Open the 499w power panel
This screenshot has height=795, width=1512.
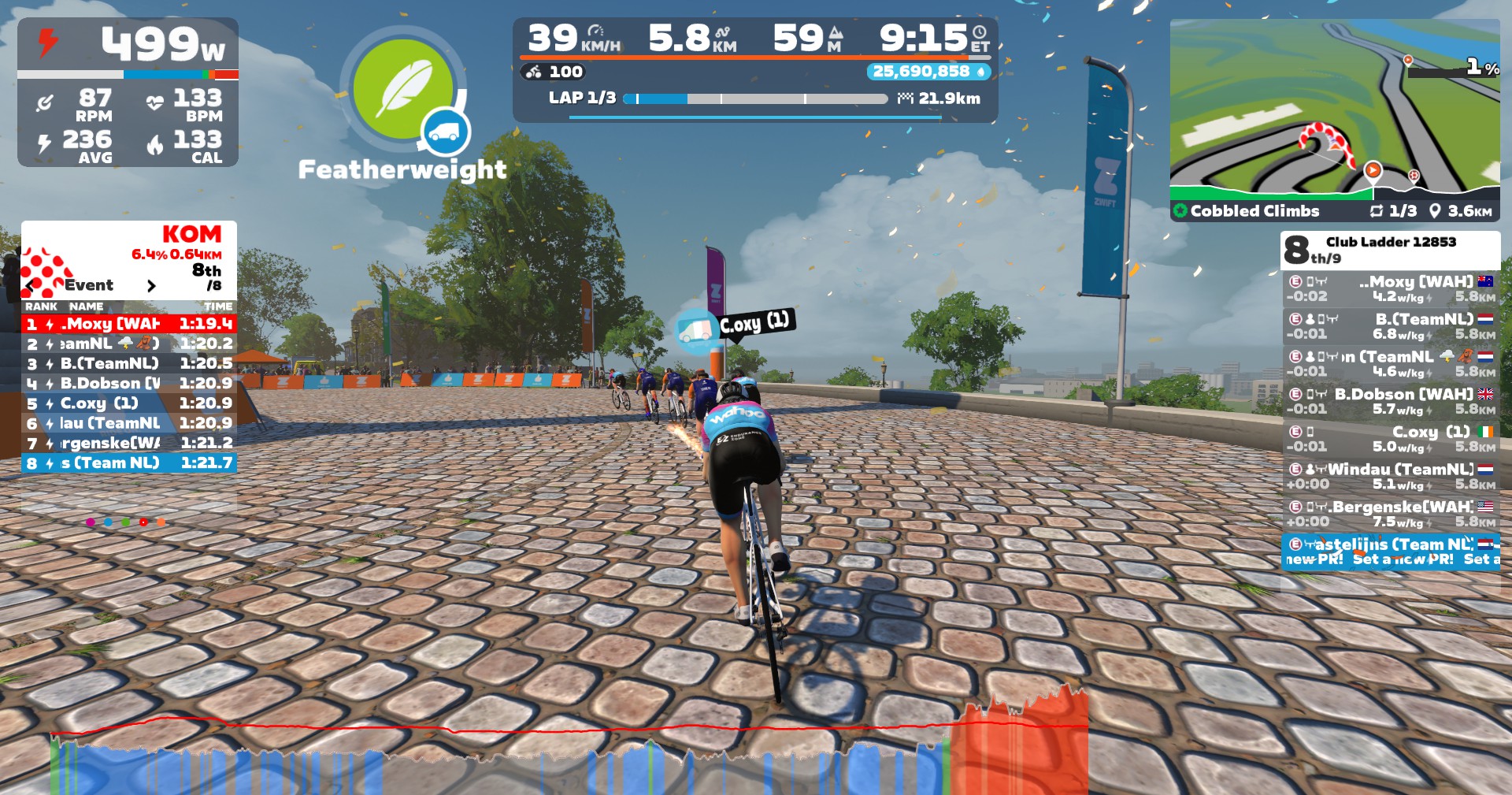click(x=128, y=91)
